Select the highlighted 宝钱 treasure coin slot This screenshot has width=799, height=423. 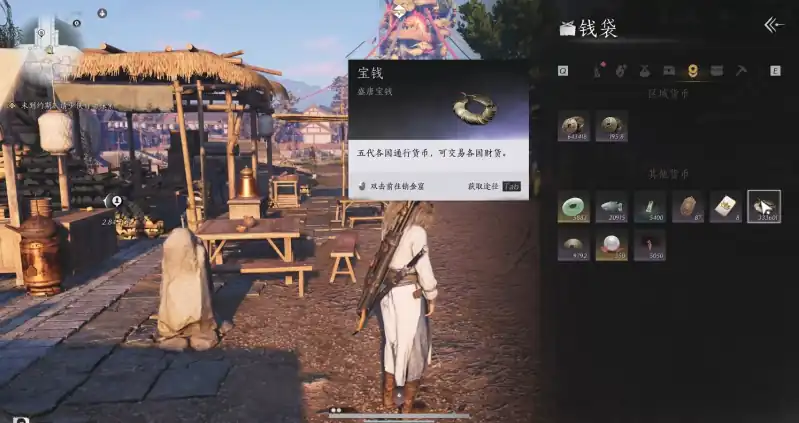tap(764, 207)
